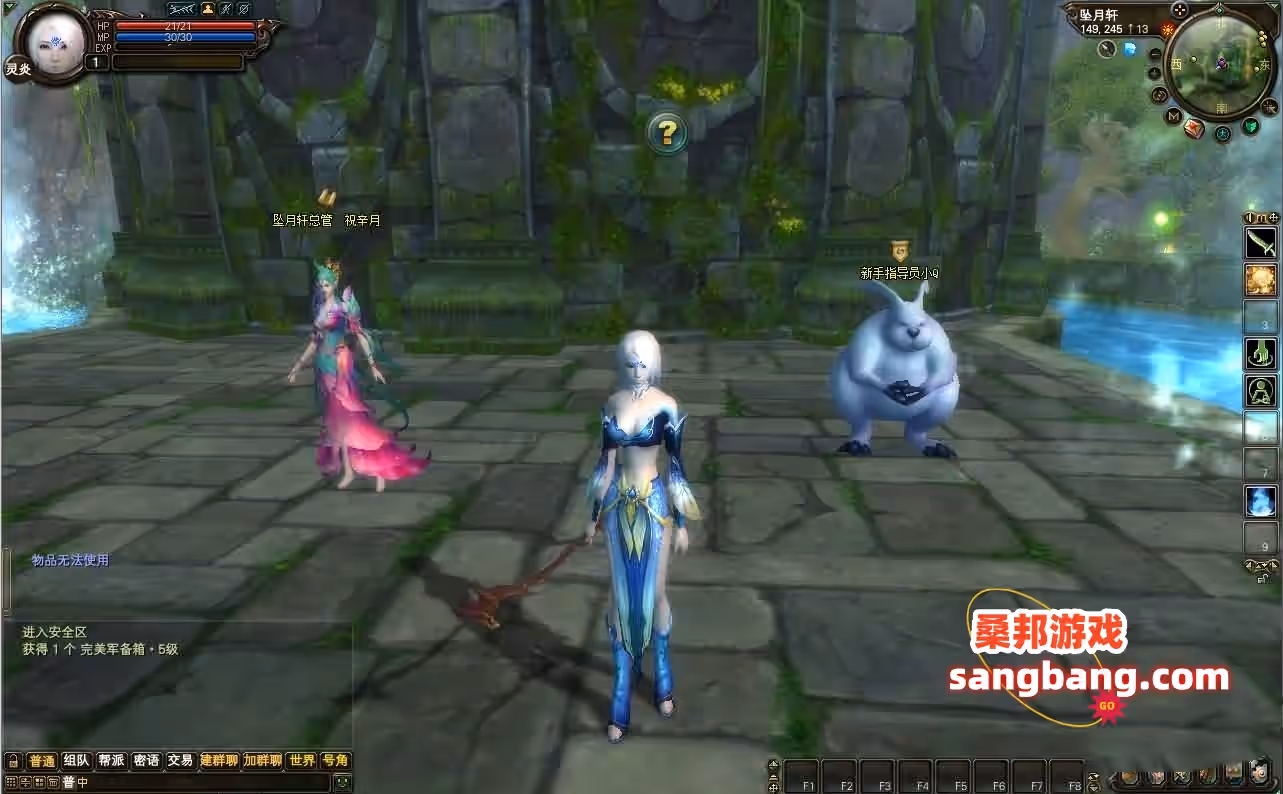The width and height of the screenshot is (1283, 794).
Task: Open the bag icon in bottom-right system bar
Action: tap(1129, 777)
